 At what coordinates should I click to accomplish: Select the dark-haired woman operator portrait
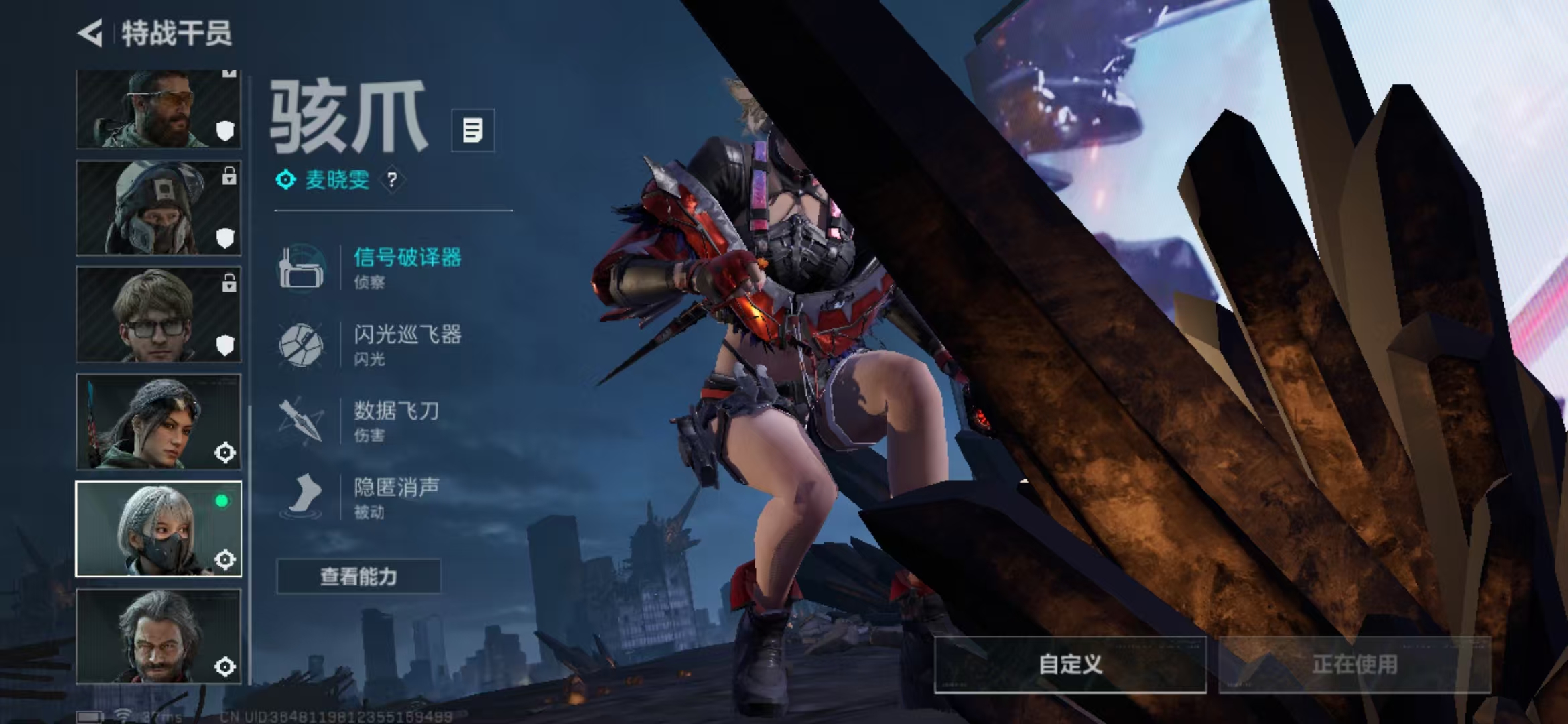[158, 422]
